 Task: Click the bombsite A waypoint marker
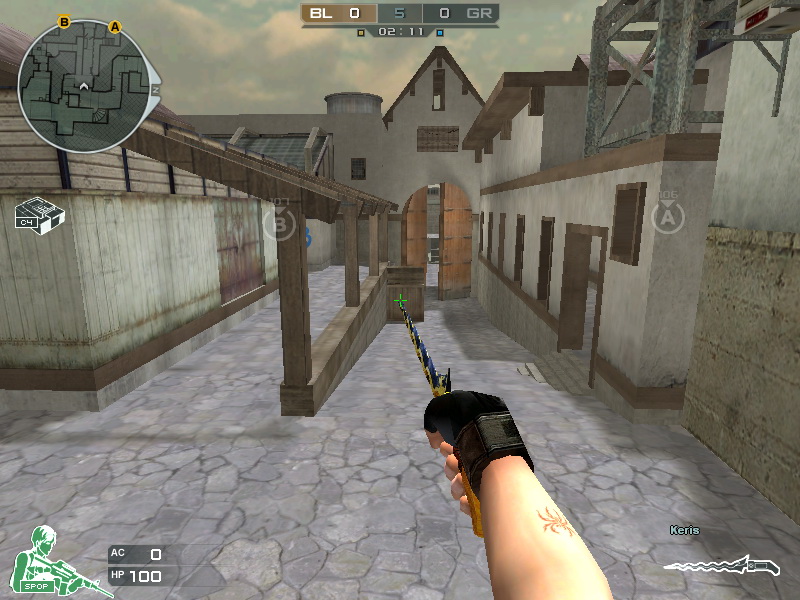coord(667,216)
